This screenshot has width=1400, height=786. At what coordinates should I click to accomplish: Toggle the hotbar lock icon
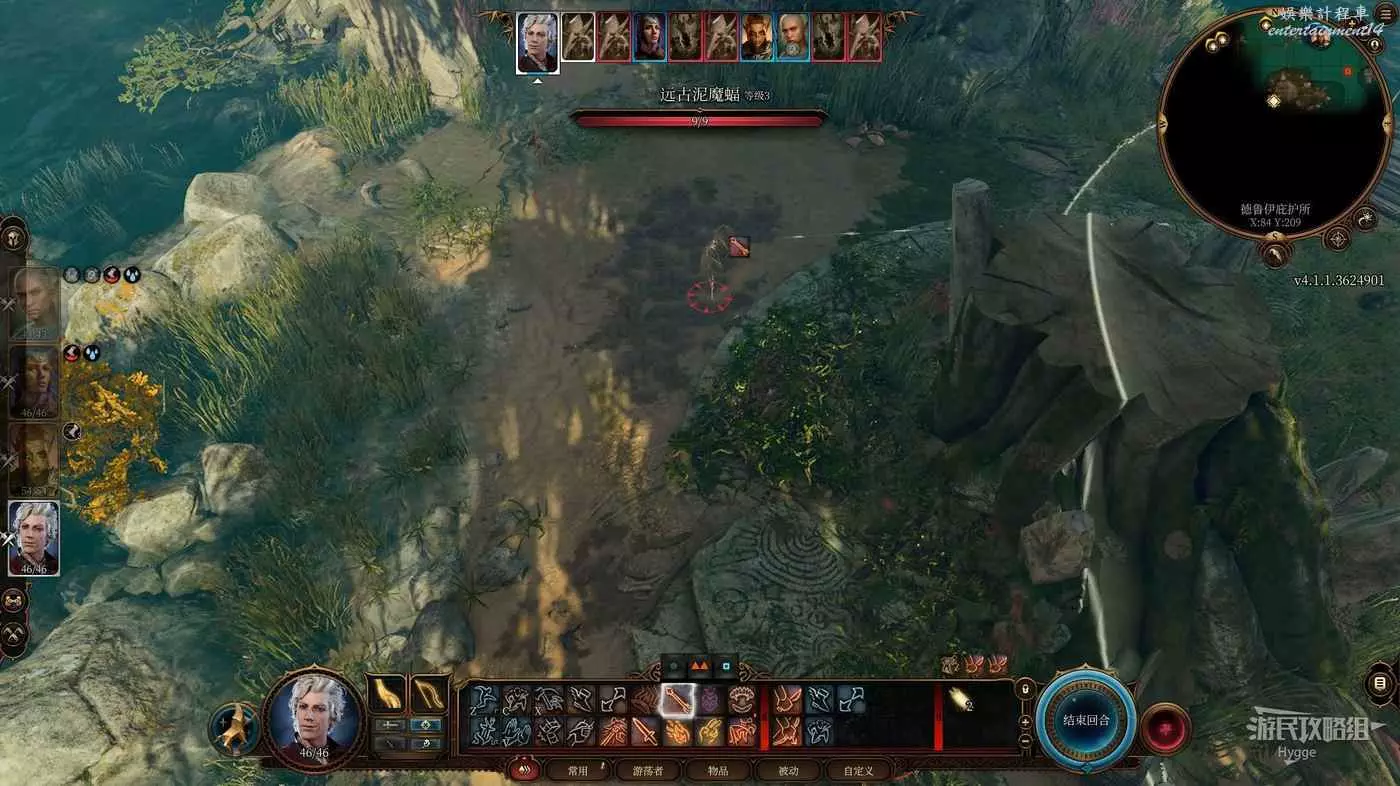point(1024,691)
